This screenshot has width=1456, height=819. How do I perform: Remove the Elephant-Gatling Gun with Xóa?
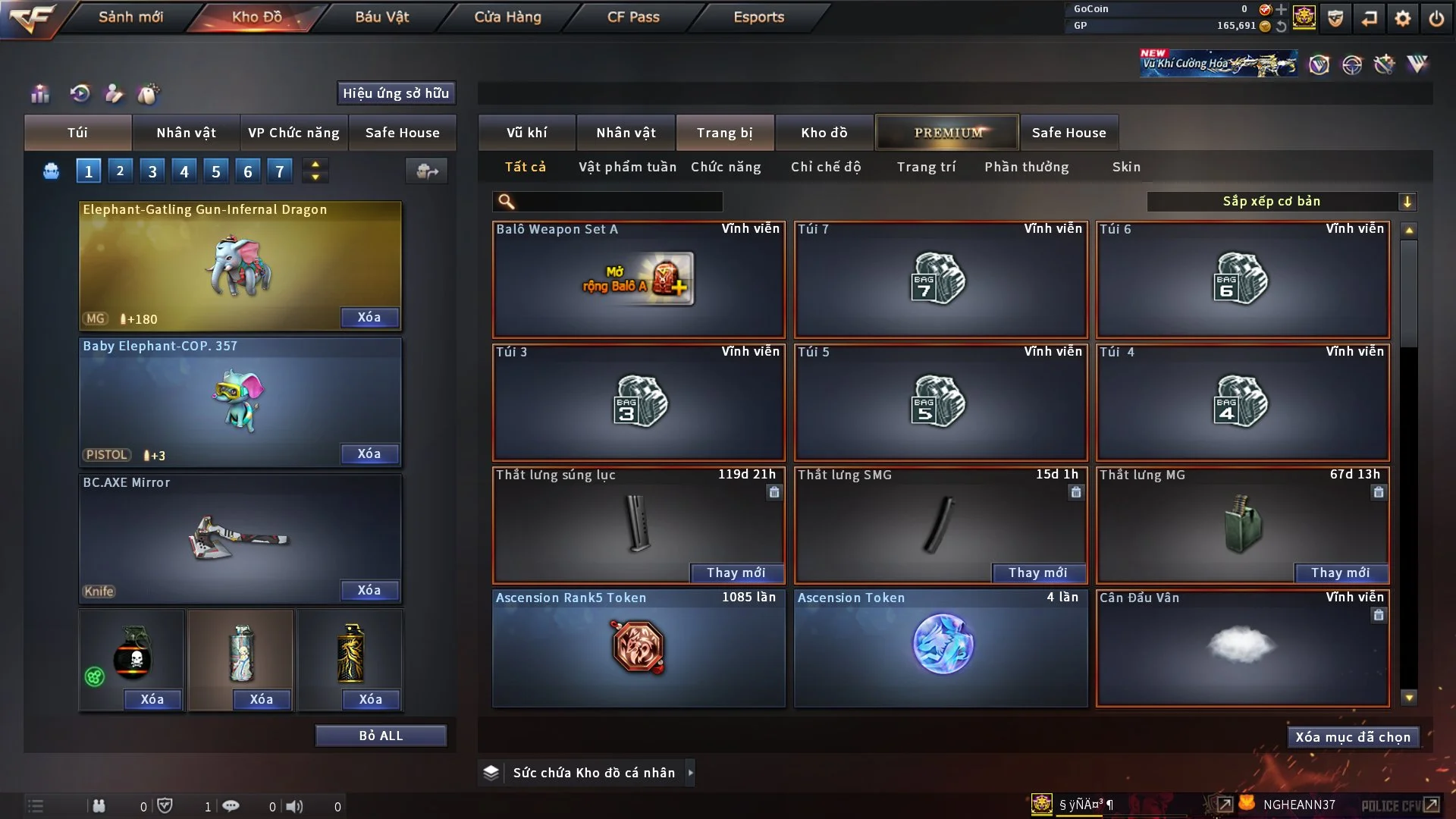click(x=369, y=318)
